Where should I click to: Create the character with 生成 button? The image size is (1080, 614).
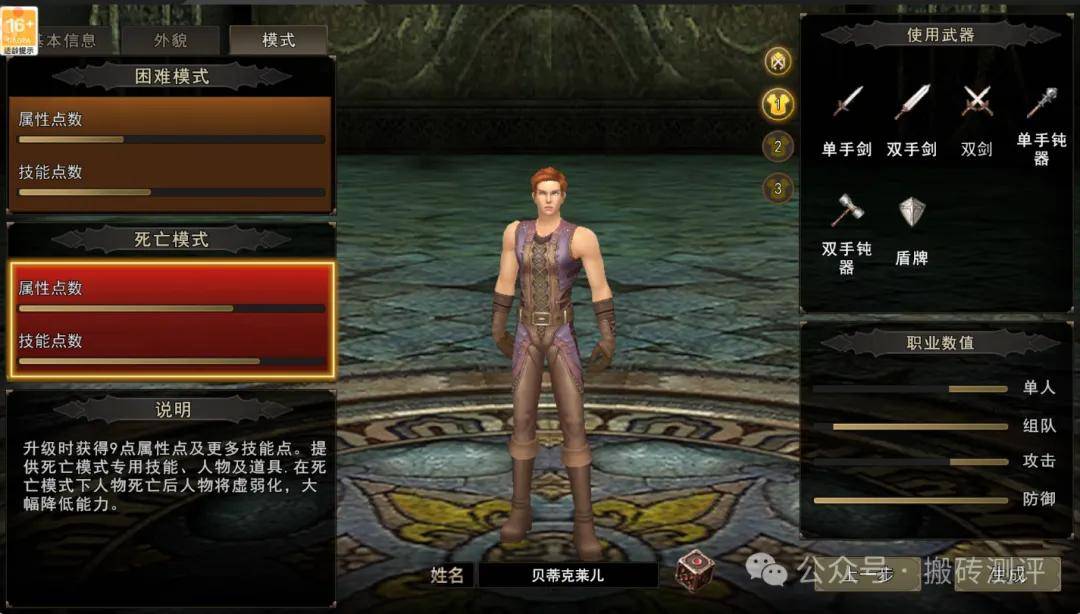[x=1004, y=574]
